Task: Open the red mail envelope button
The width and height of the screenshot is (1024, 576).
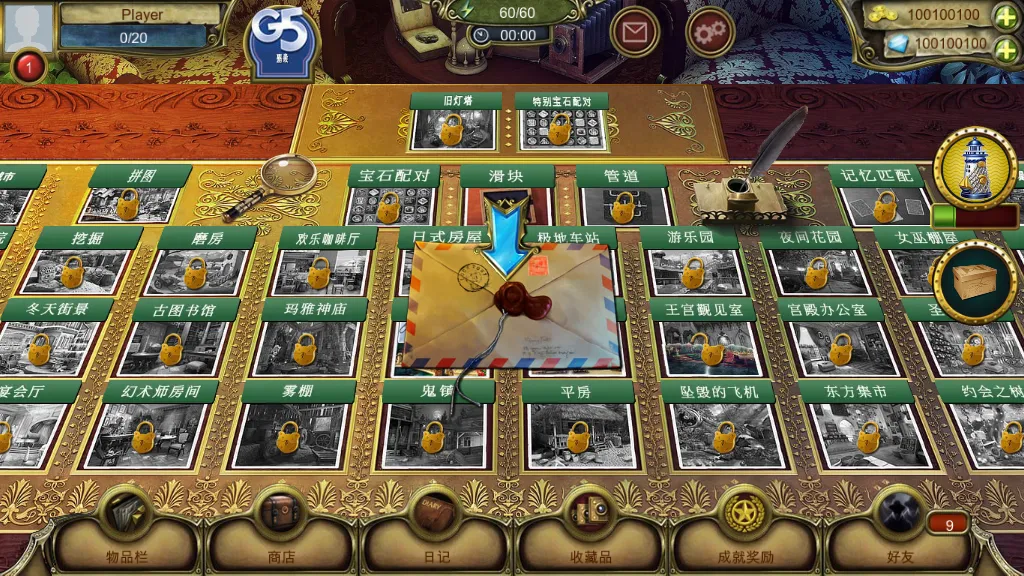Action: coord(634,33)
